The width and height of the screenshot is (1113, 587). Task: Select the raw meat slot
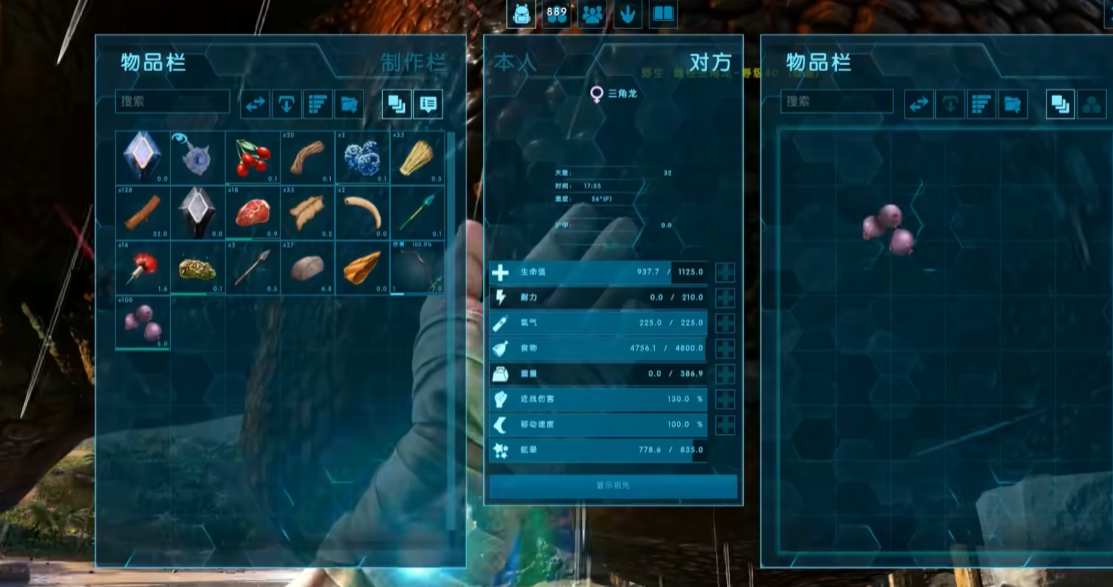(x=252, y=212)
